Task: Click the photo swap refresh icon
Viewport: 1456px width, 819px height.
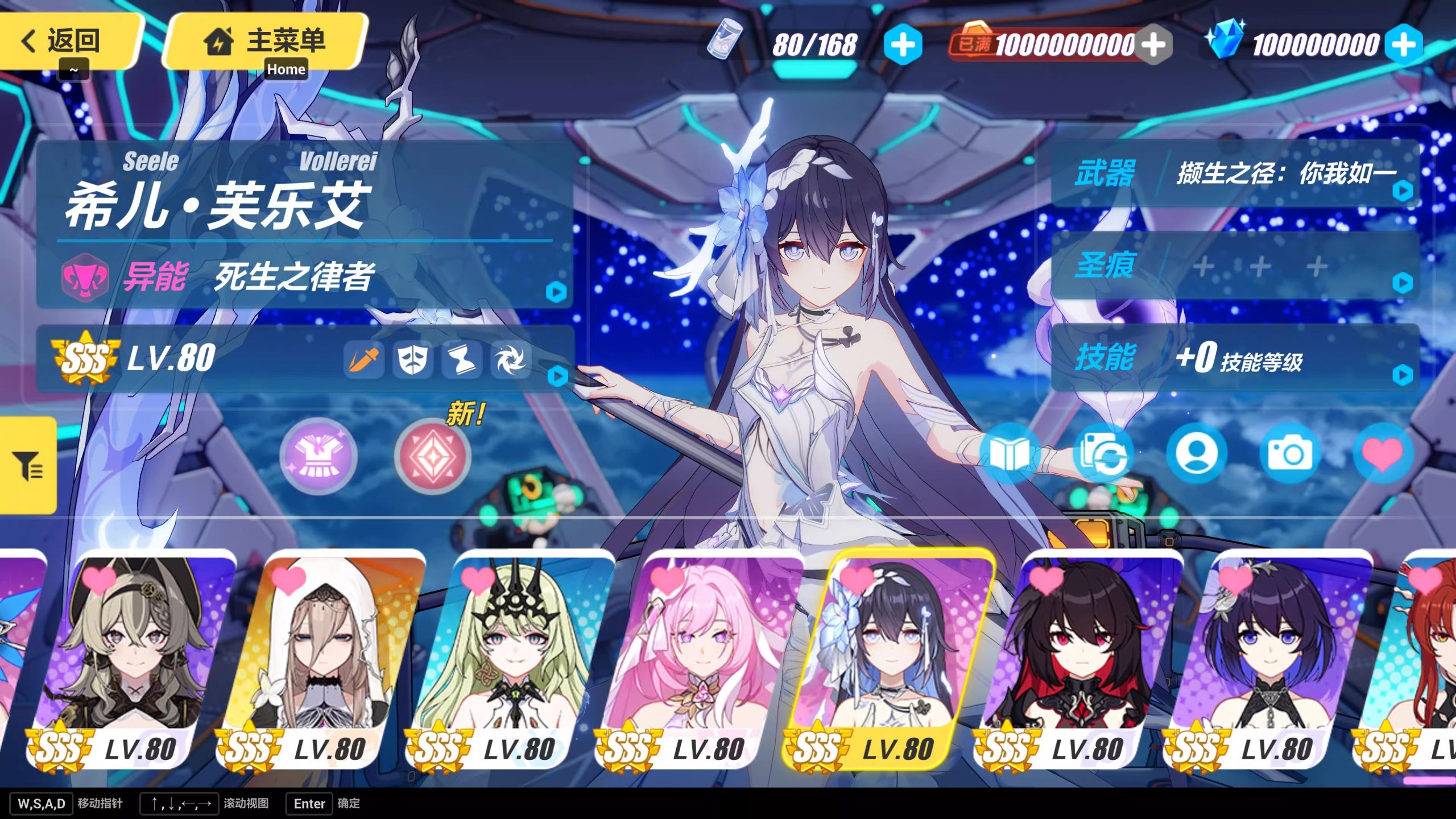Action: [1103, 454]
